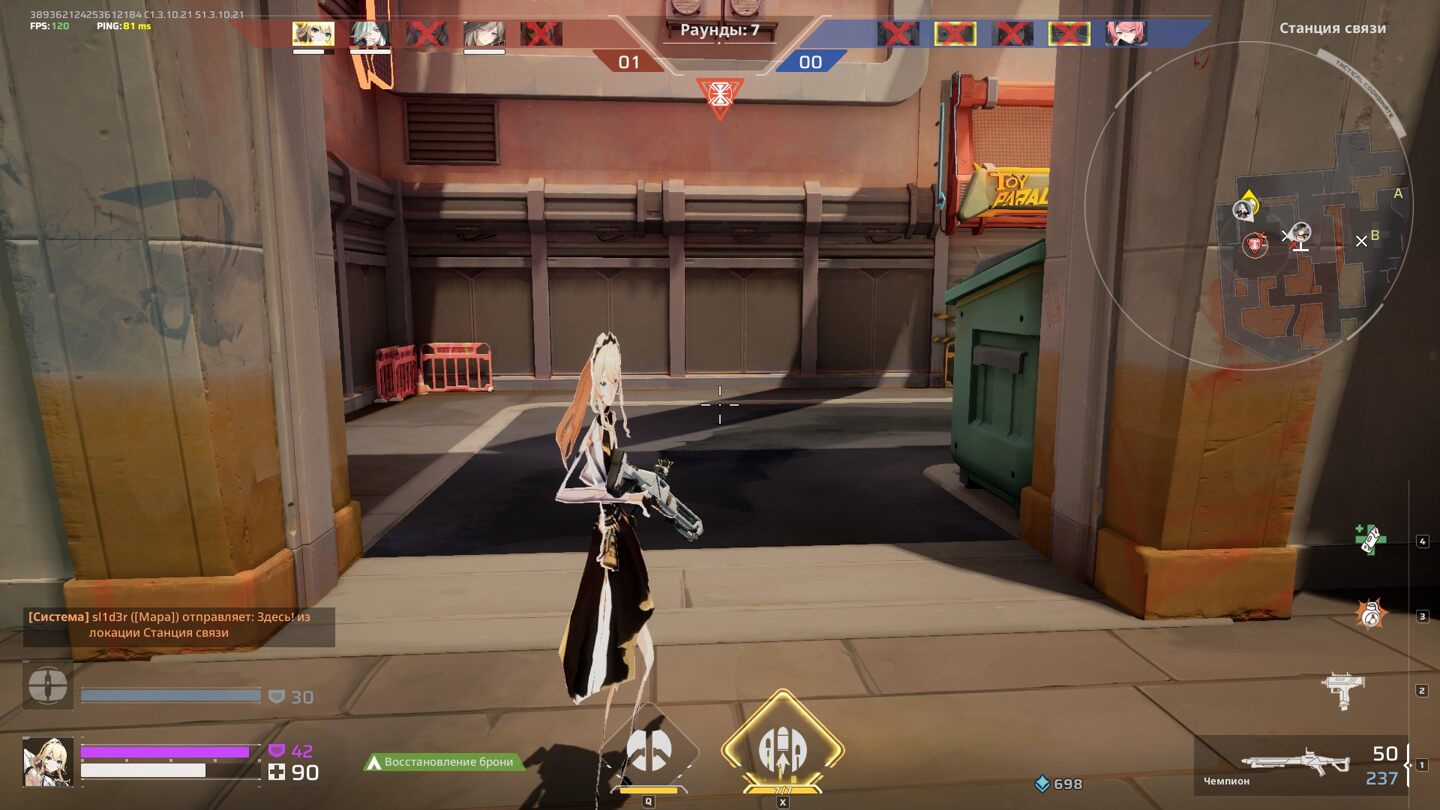Screen dimensions: 1440x810
Task: Select the pink-haired enemy portrait
Action: coord(1126,34)
